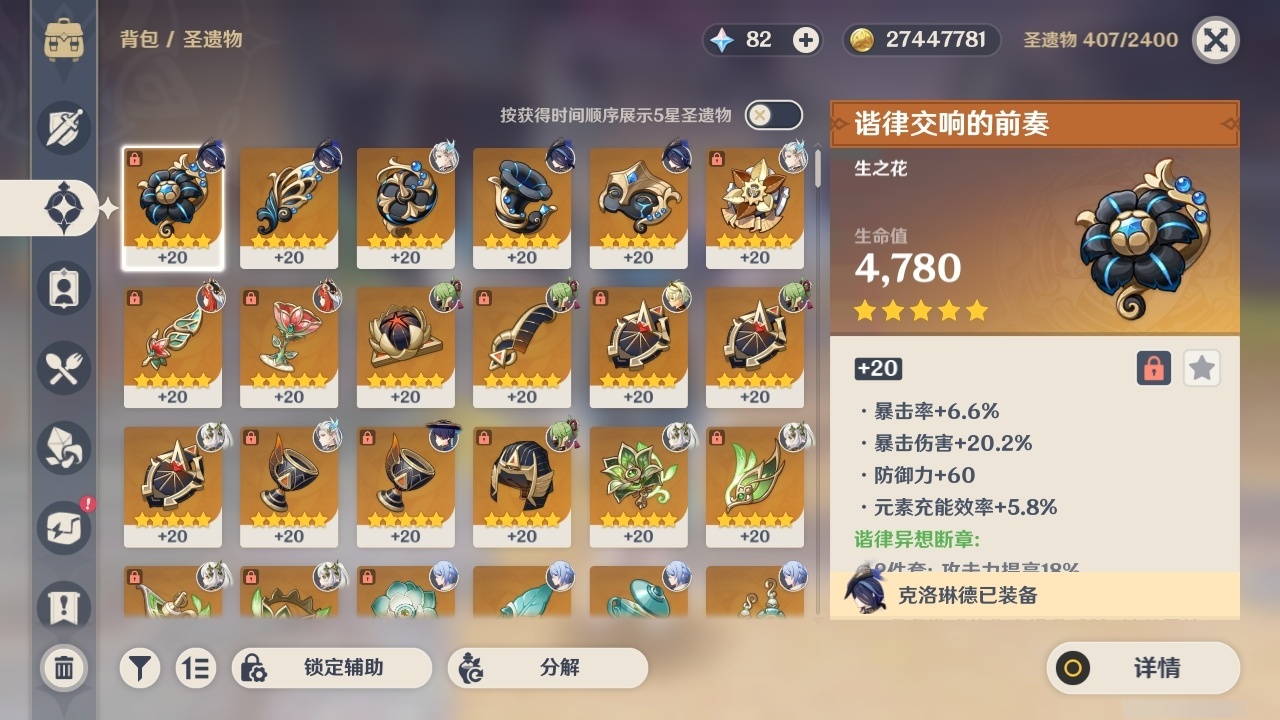Click the trash bin icon at bottom left
The image size is (1280, 720).
pyautogui.click(x=63, y=668)
